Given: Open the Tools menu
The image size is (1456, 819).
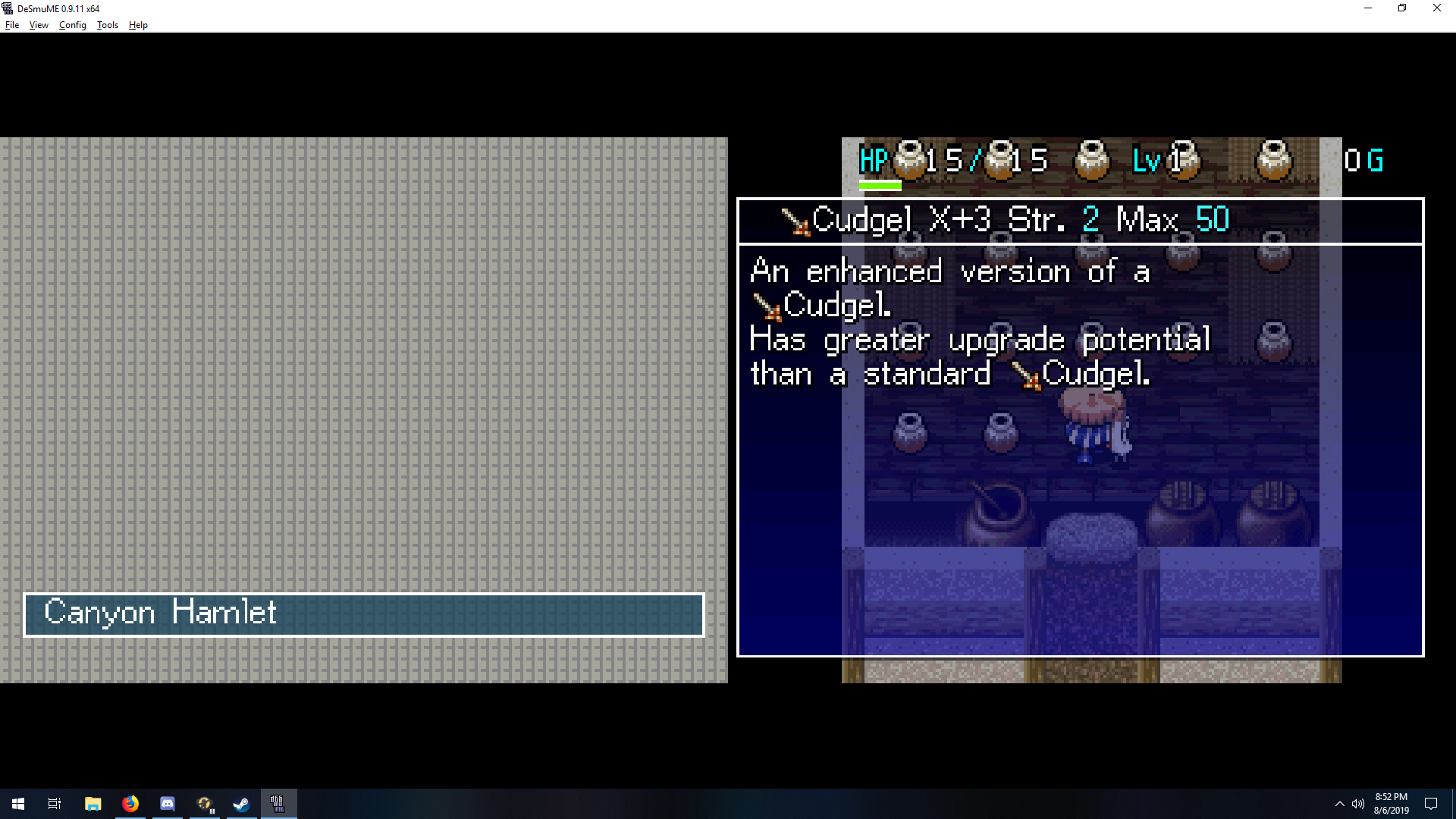Looking at the screenshot, I should click(x=108, y=25).
